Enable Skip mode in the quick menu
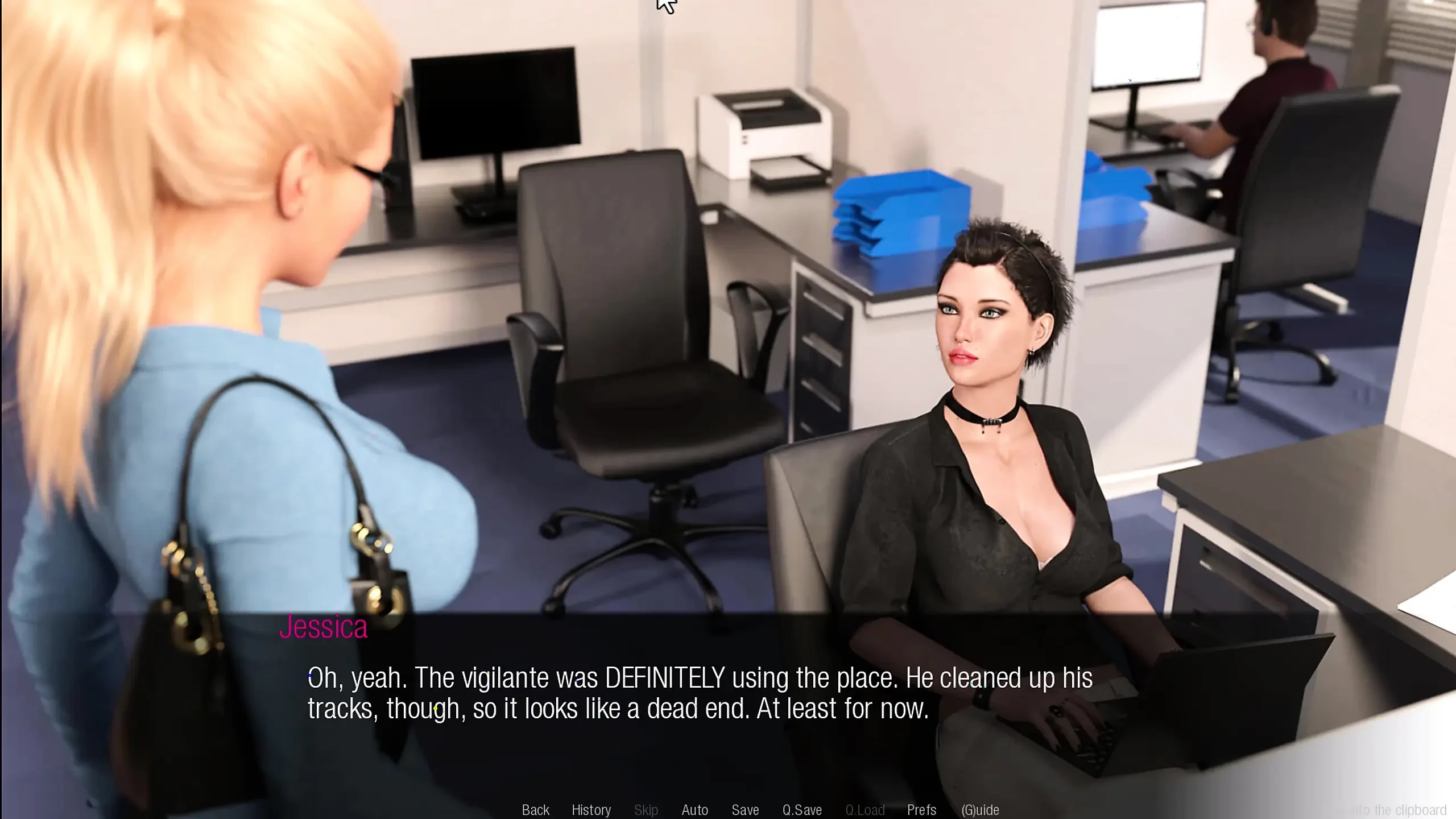1456x819 pixels. tap(646, 810)
